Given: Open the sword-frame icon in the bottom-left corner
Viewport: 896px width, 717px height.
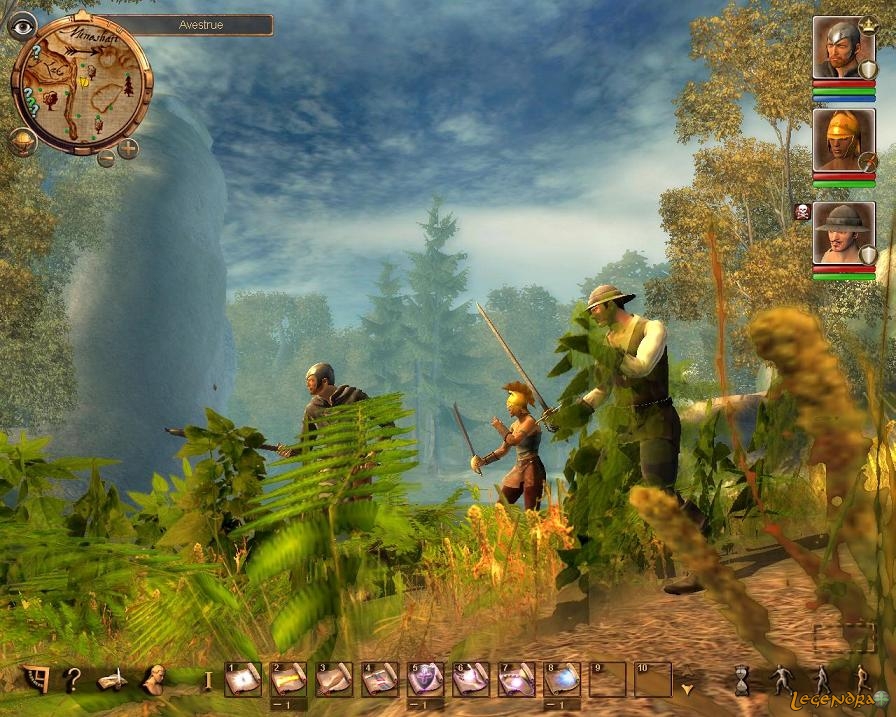Looking at the screenshot, I should click(x=35, y=680).
